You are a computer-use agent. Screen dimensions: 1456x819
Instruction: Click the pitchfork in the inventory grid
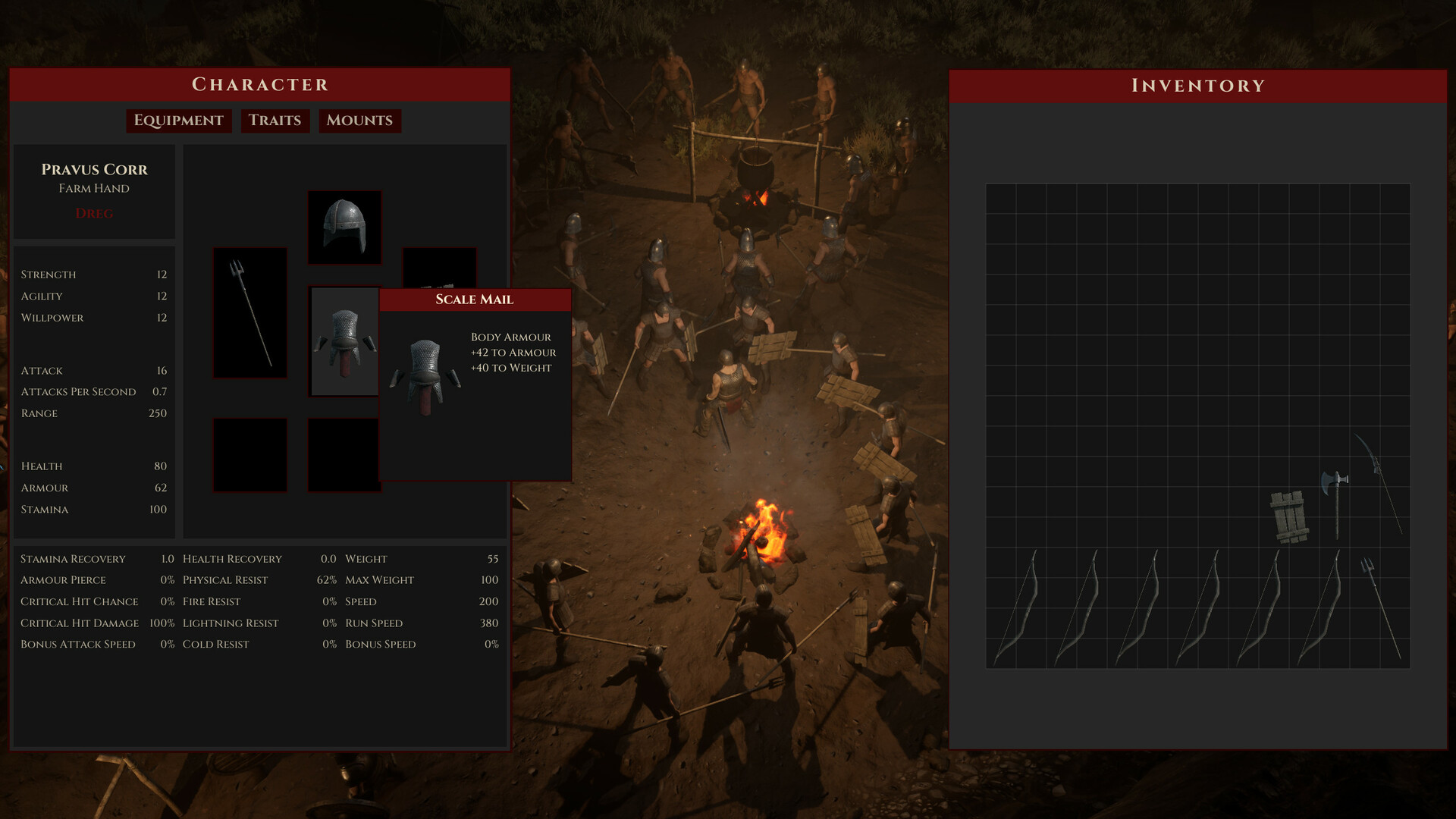[1379, 607]
